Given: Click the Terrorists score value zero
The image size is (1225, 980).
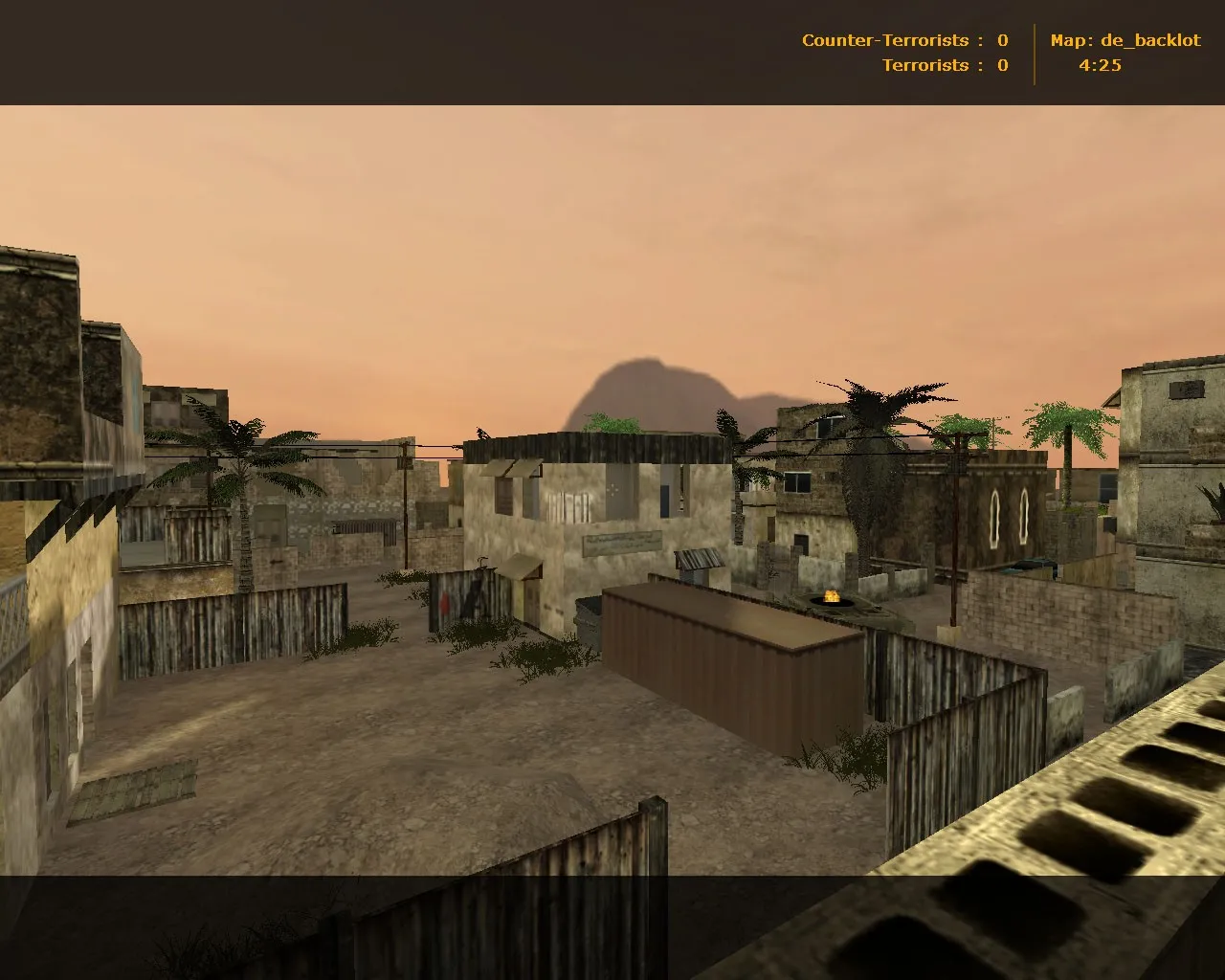Looking at the screenshot, I should pyautogui.click(x=1001, y=65).
